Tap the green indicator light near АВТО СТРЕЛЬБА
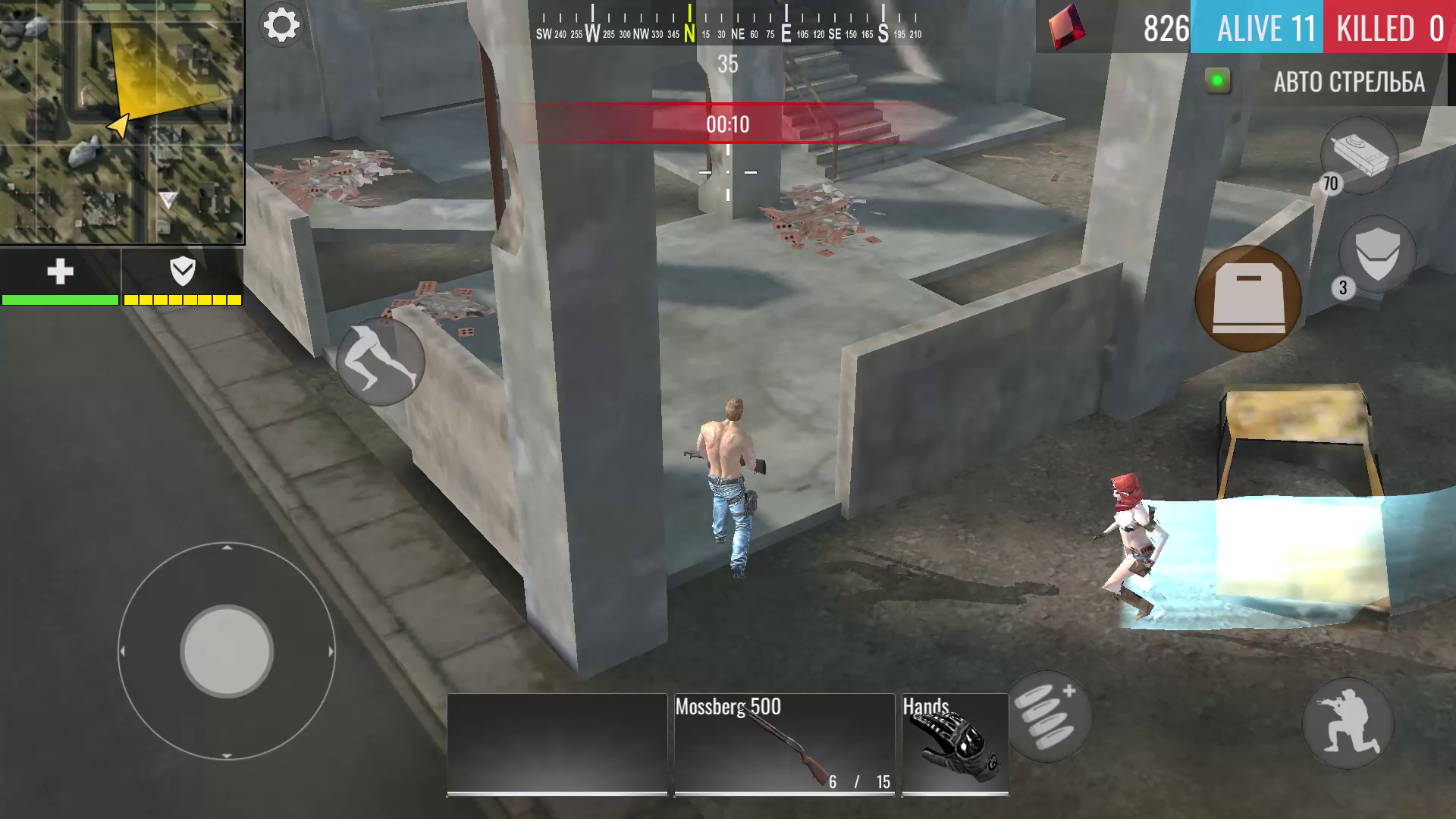The width and height of the screenshot is (1456, 819). click(x=1219, y=79)
